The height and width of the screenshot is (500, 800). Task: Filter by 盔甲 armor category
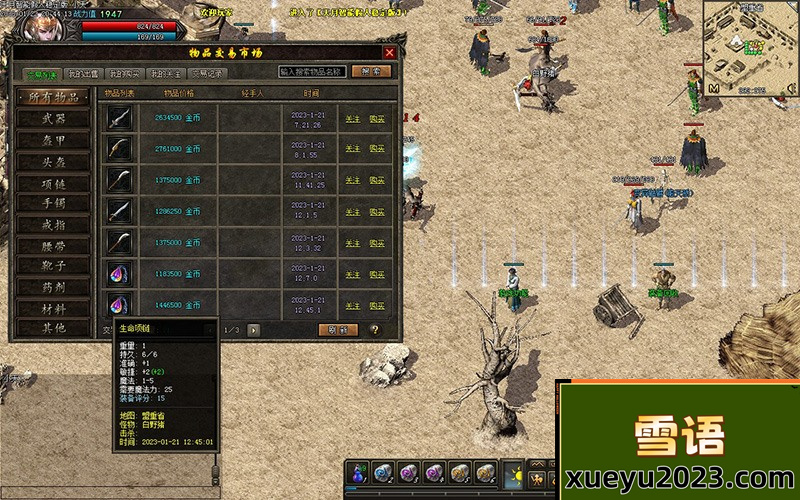(x=54, y=139)
